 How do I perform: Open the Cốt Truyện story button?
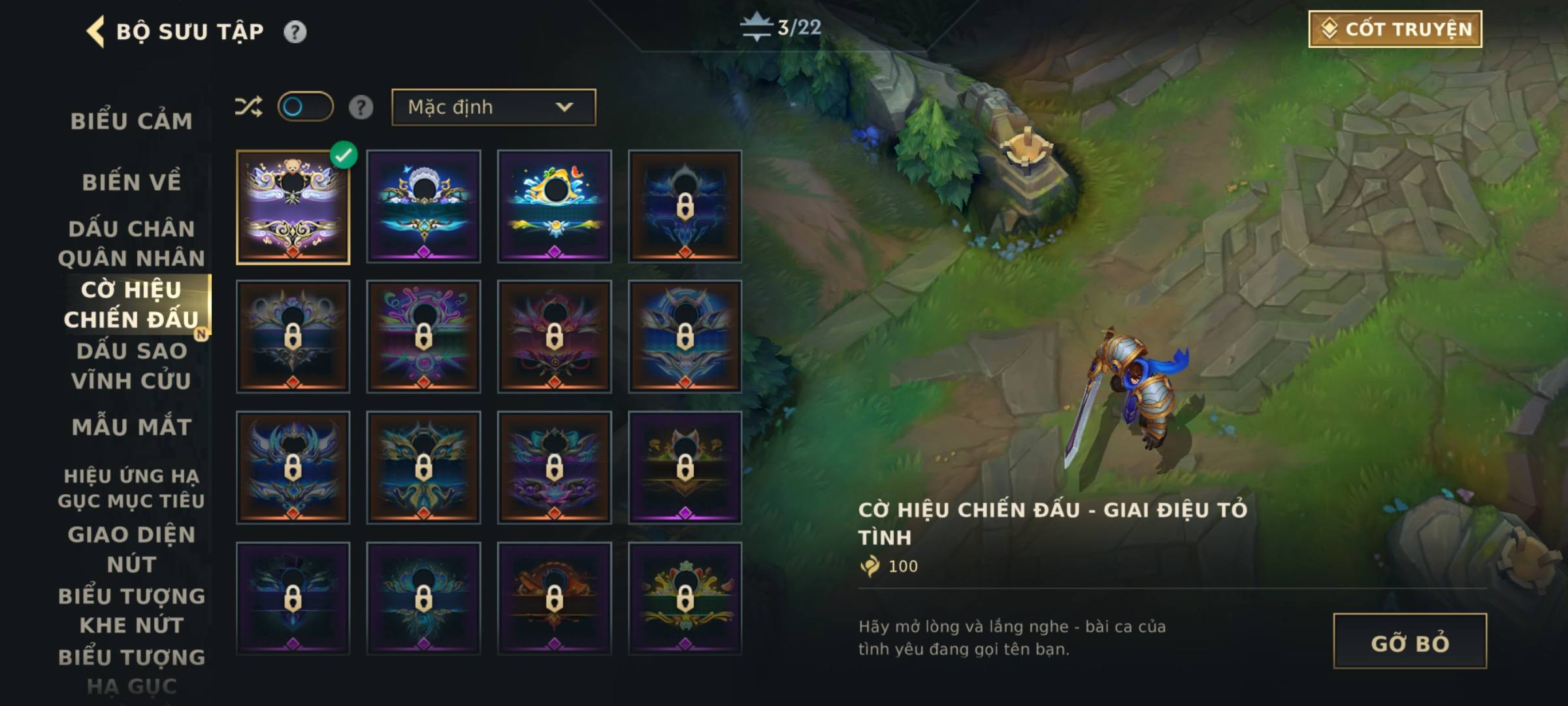(x=1395, y=29)
